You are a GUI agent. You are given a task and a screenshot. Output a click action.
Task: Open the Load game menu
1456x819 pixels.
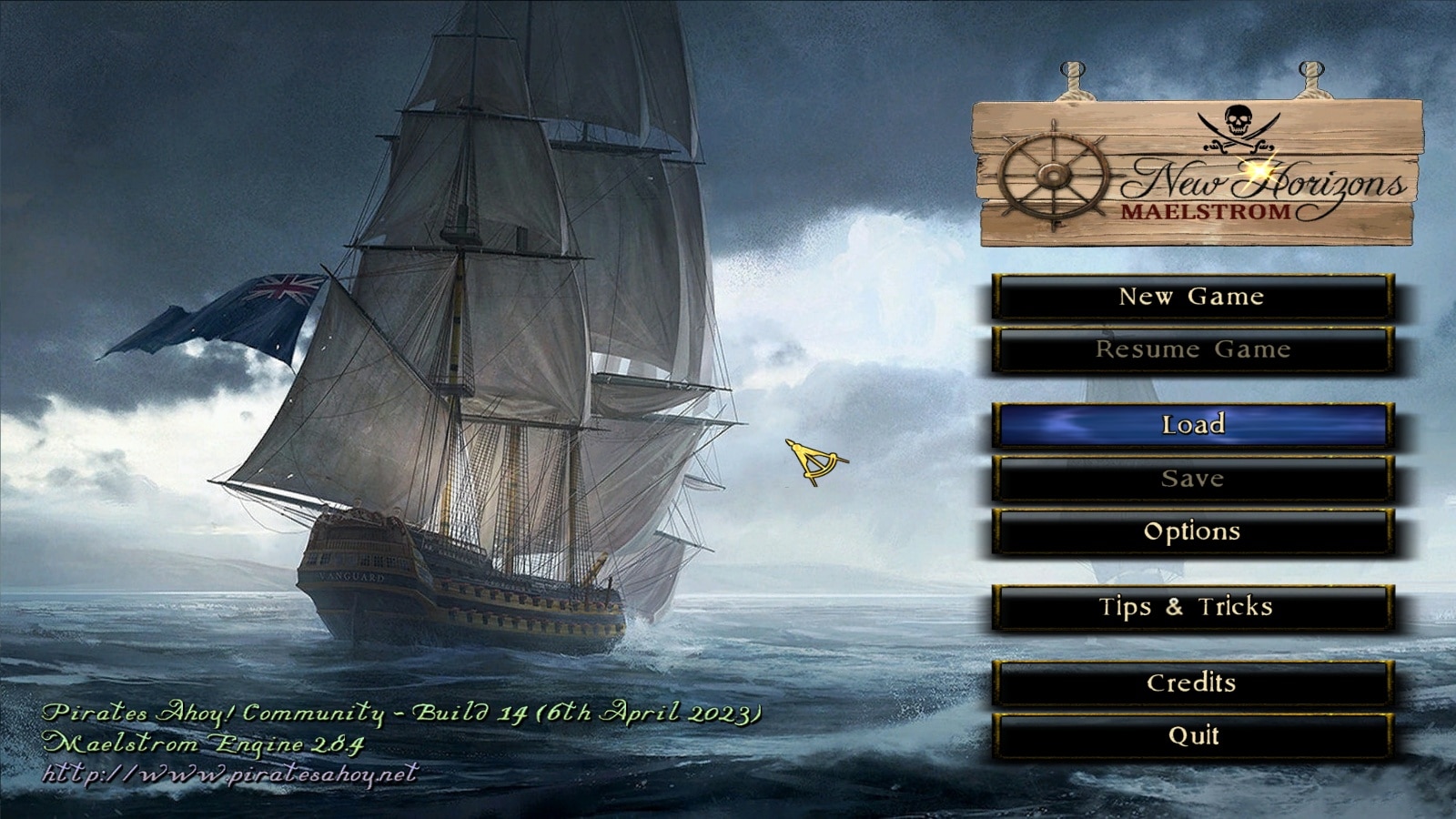click(x=1192, y=425)
